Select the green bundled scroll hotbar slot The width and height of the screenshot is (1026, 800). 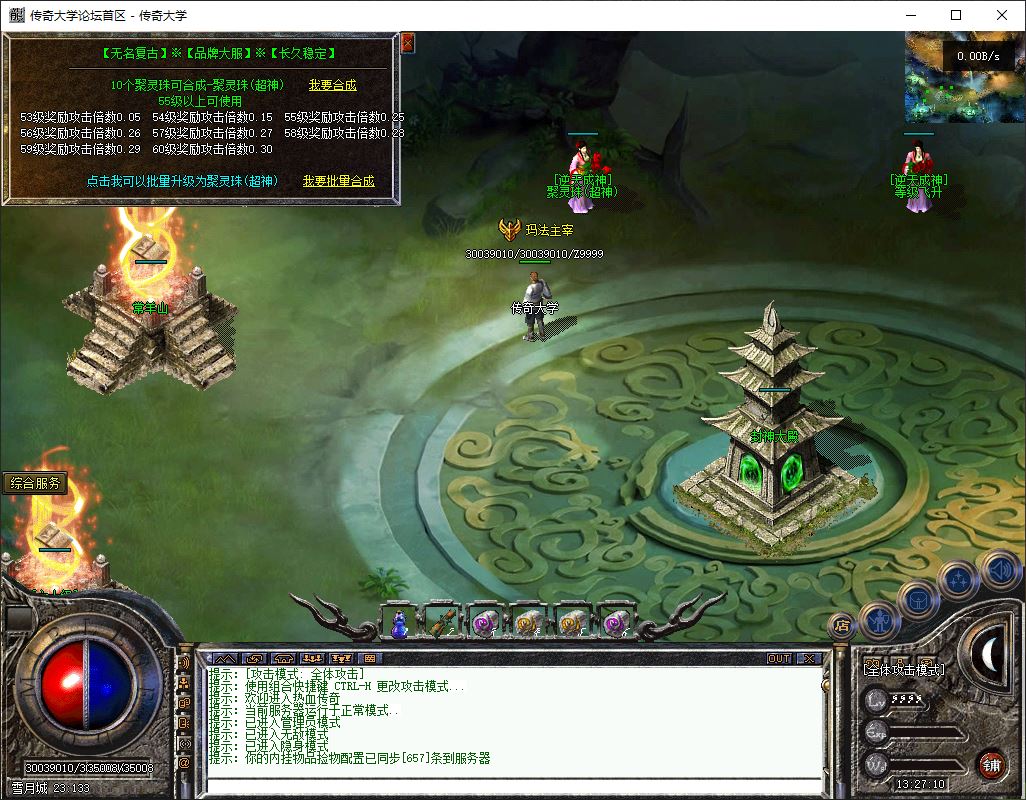(x=442, y=623)
